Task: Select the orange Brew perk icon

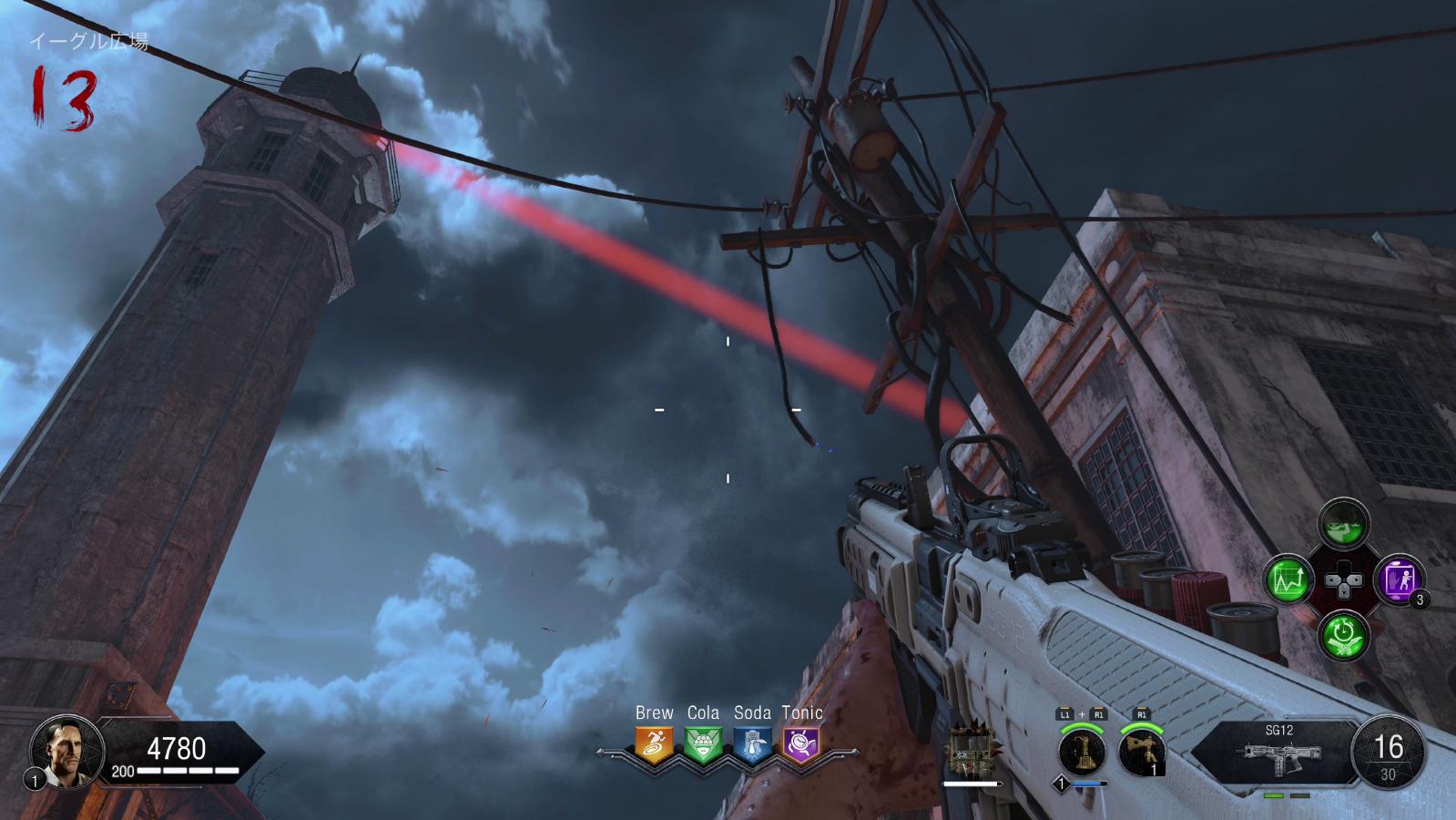Action: 654,744
